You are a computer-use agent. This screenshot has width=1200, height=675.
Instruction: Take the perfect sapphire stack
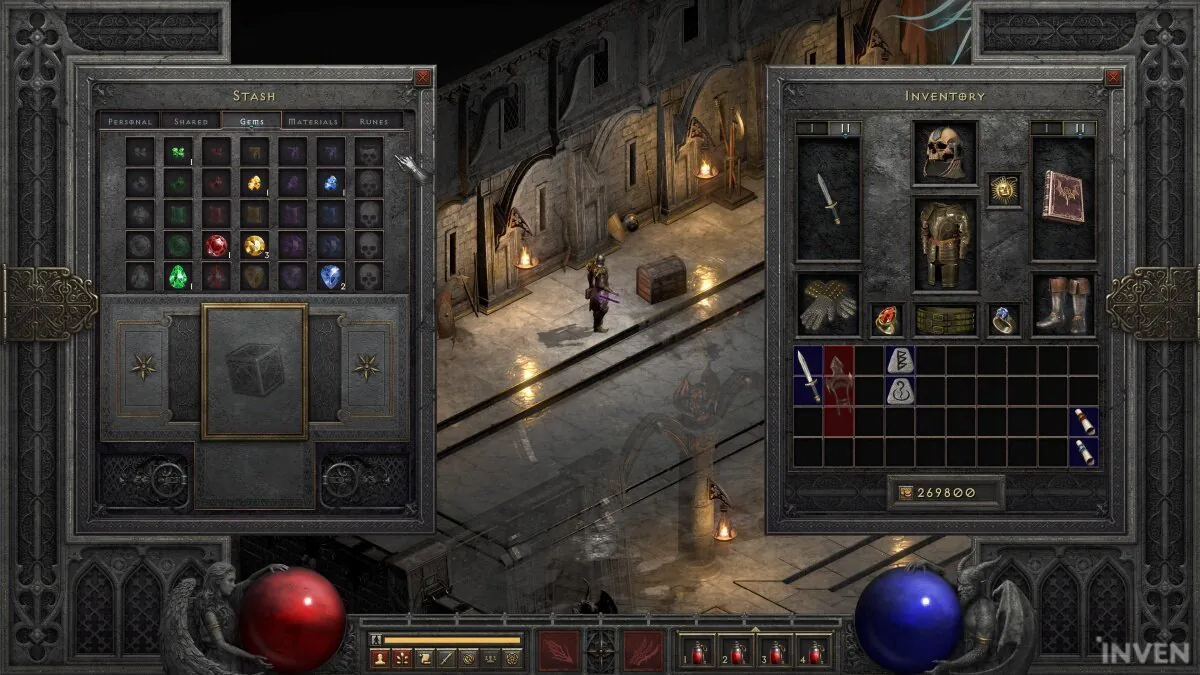[331, 276]
